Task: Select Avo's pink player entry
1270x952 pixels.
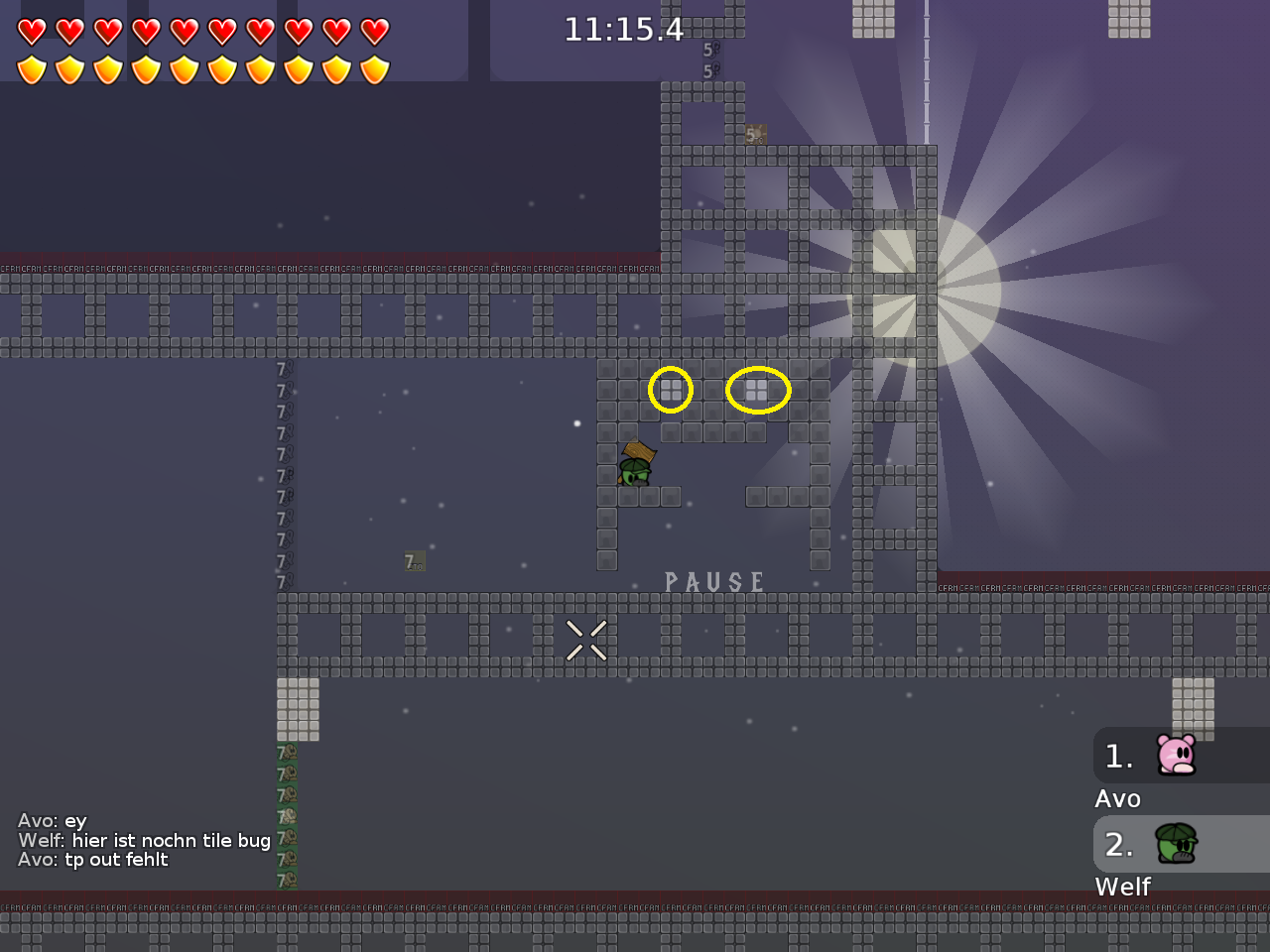Action: (x=1177, y=756)
